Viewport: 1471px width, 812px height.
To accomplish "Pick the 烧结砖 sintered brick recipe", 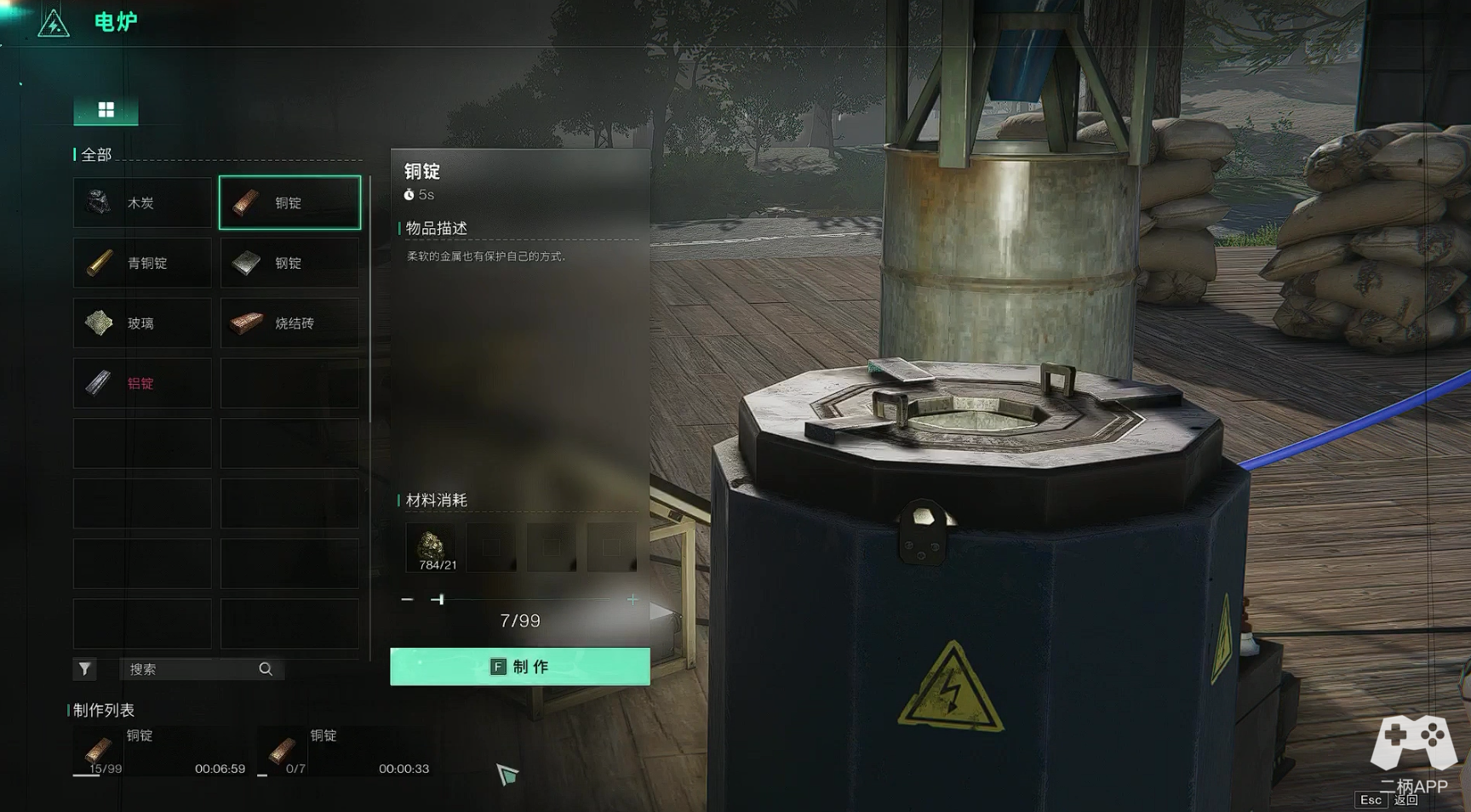I will (x=289, y=323).
